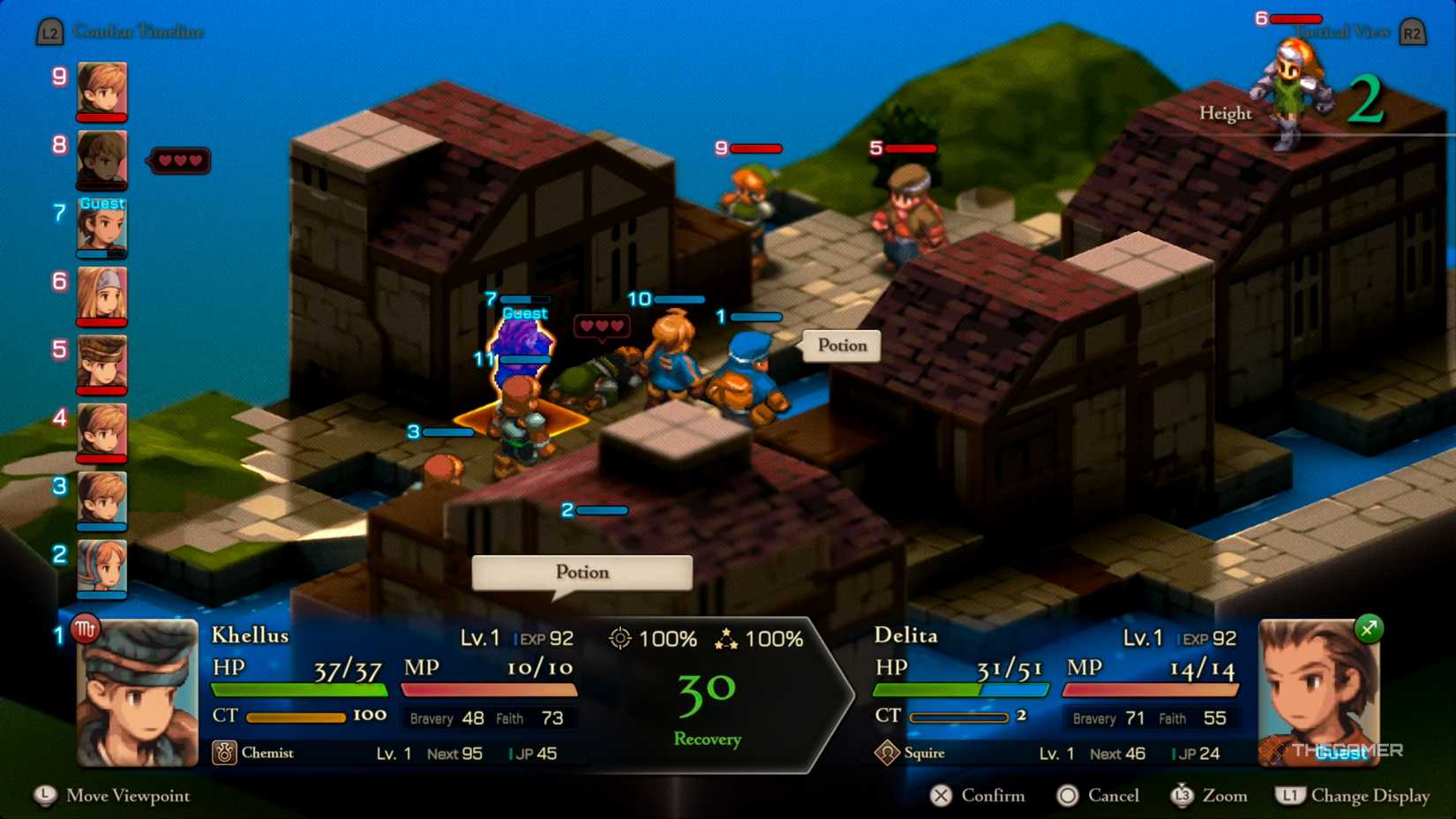Click Khellus's character portrait

(138, 693)
